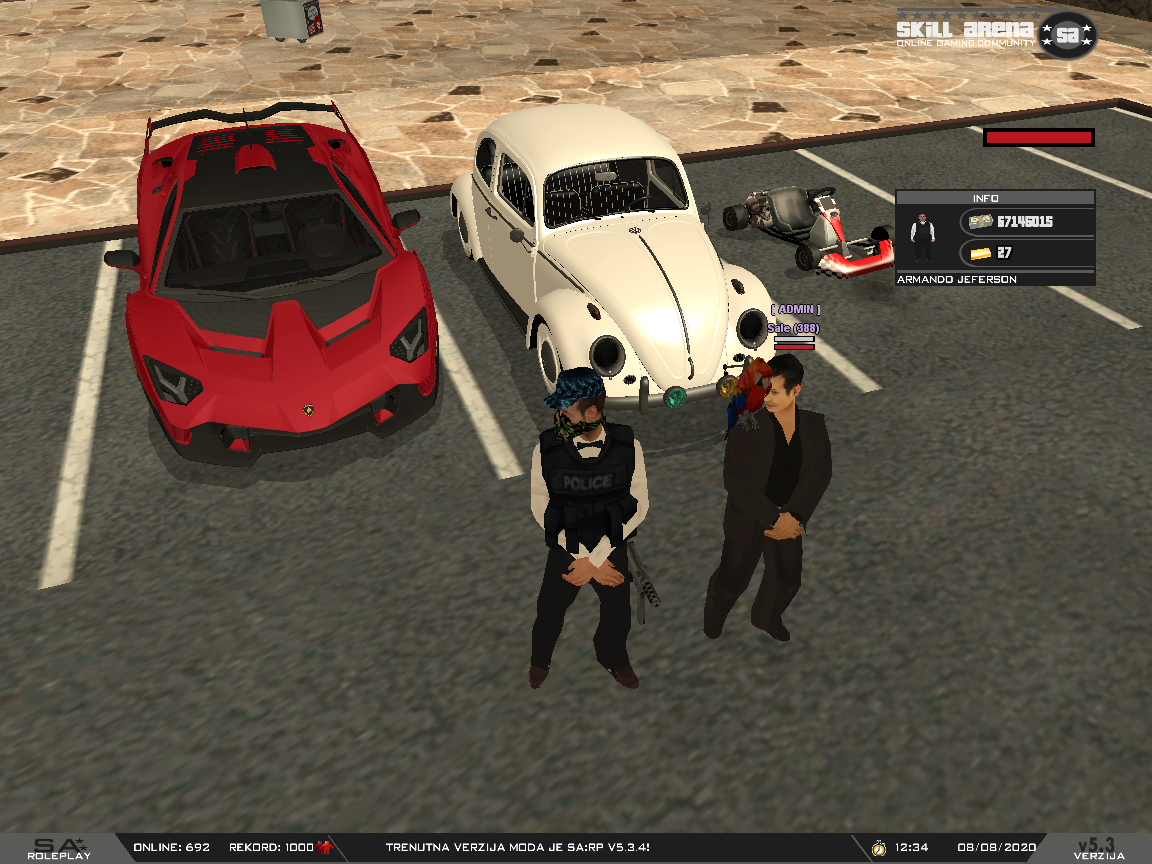The width and height of the screenshot is (1152, 864).
Task: Click the cash stack icon in the INFO panel
Action: click(979, 222)
